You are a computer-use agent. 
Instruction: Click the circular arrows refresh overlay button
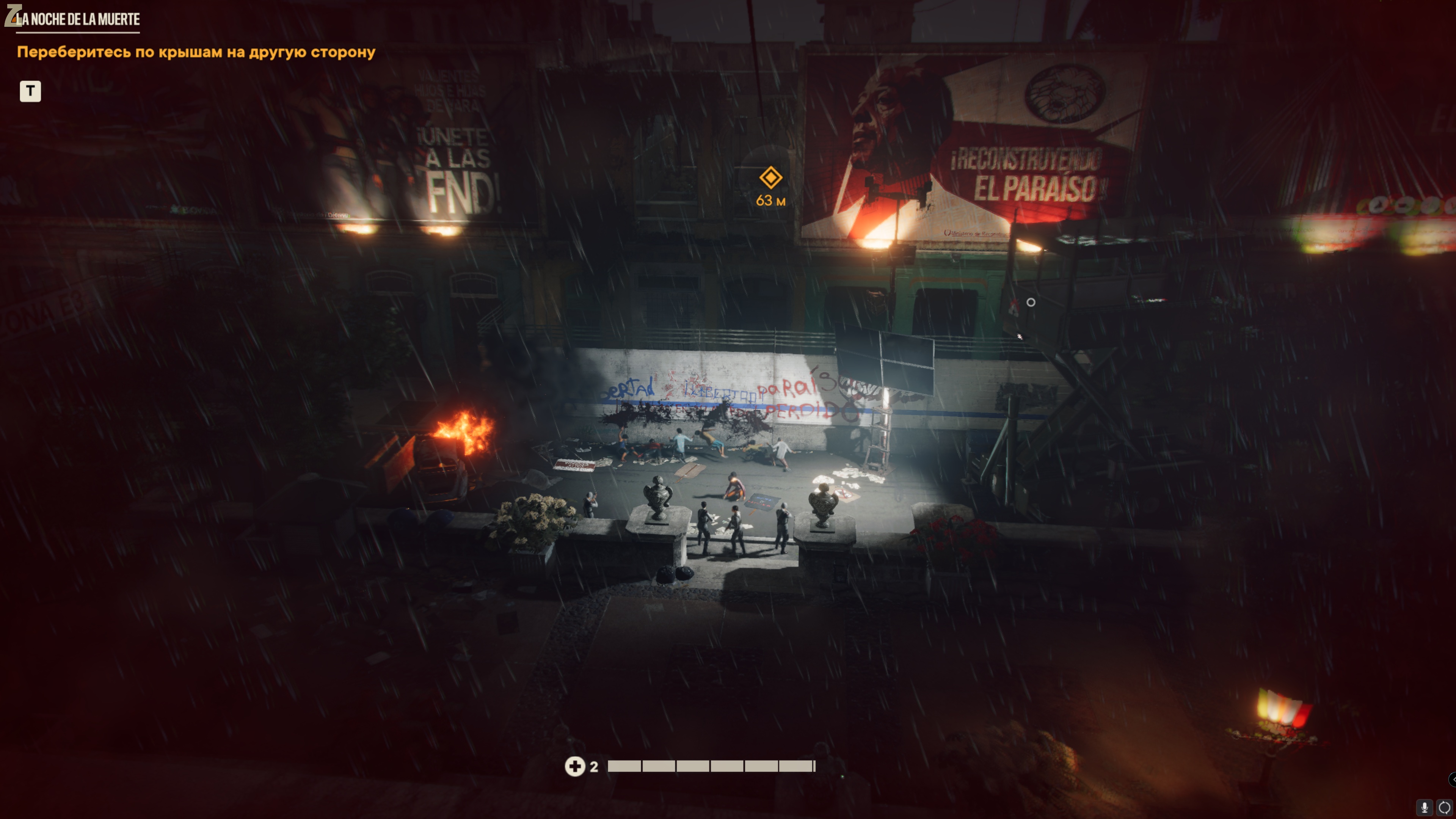tap(1444, 807)
